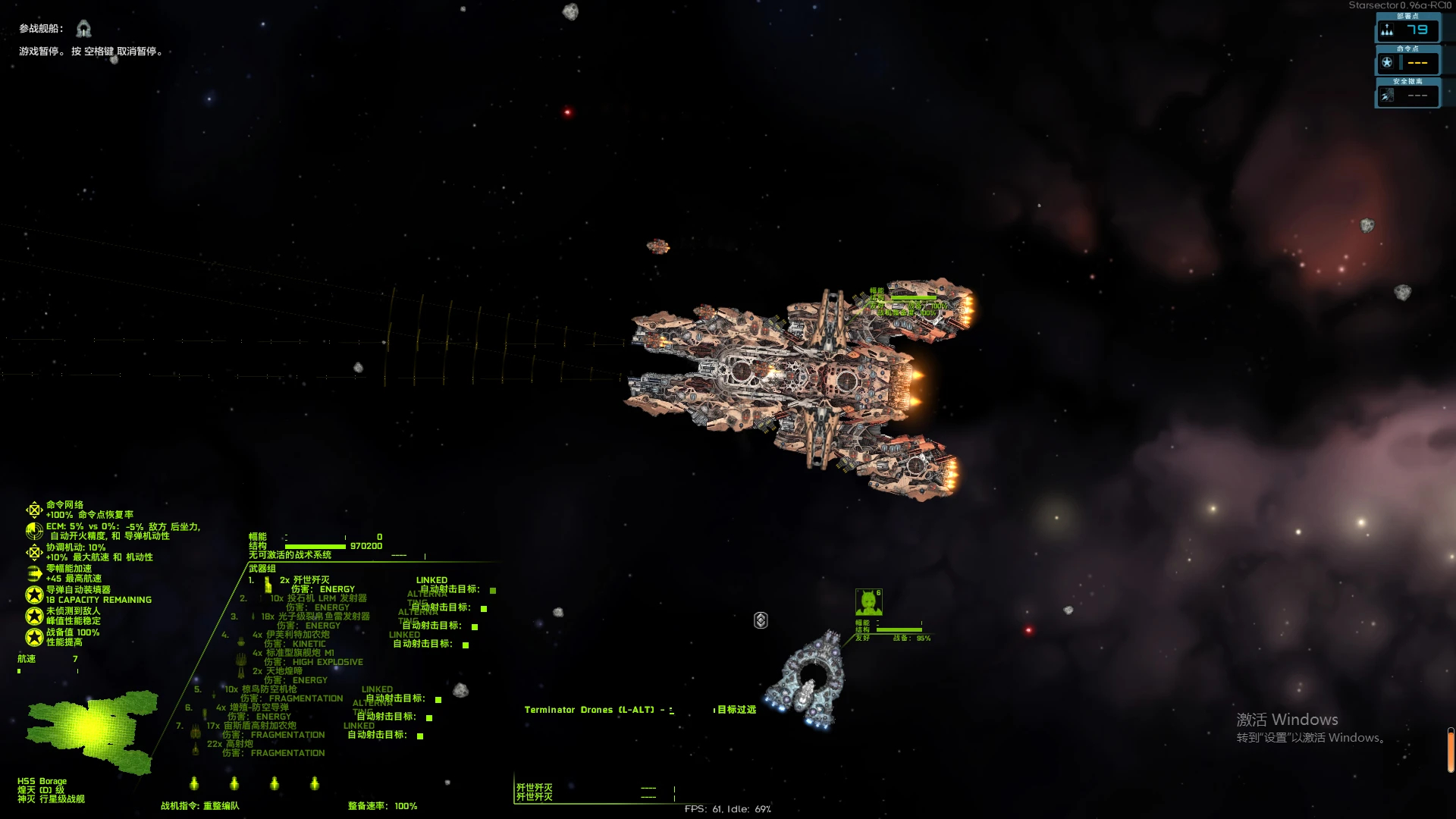Click the 导弹自动装填器 missile autoloader icon
The width and height of the screenshot is (1456, 819).
(x=34, y=595)
